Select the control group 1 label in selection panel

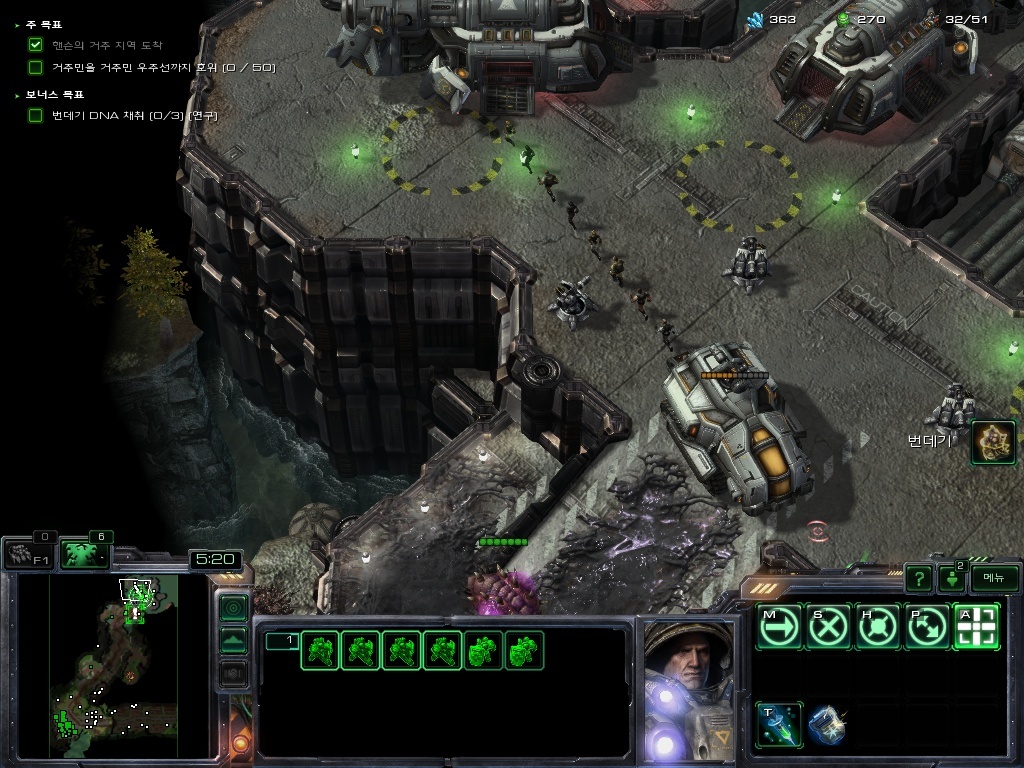(x=281, y=641)
